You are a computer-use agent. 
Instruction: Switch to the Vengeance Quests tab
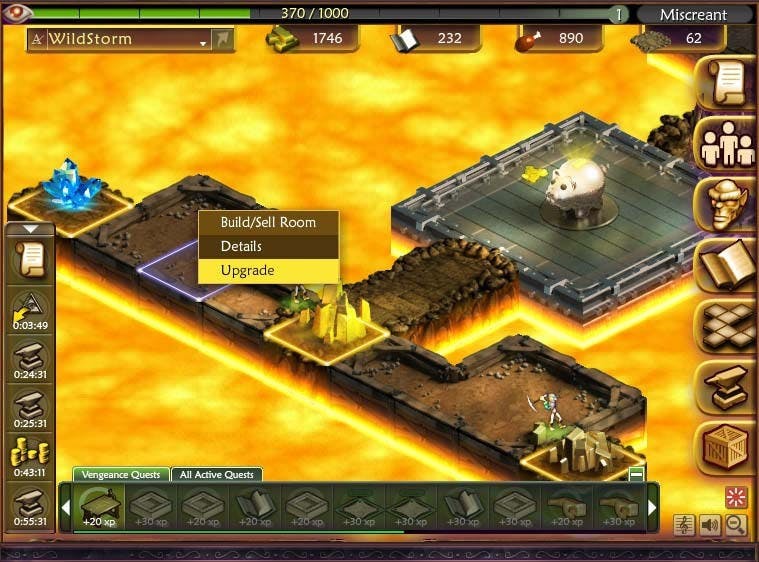[120, 474]
